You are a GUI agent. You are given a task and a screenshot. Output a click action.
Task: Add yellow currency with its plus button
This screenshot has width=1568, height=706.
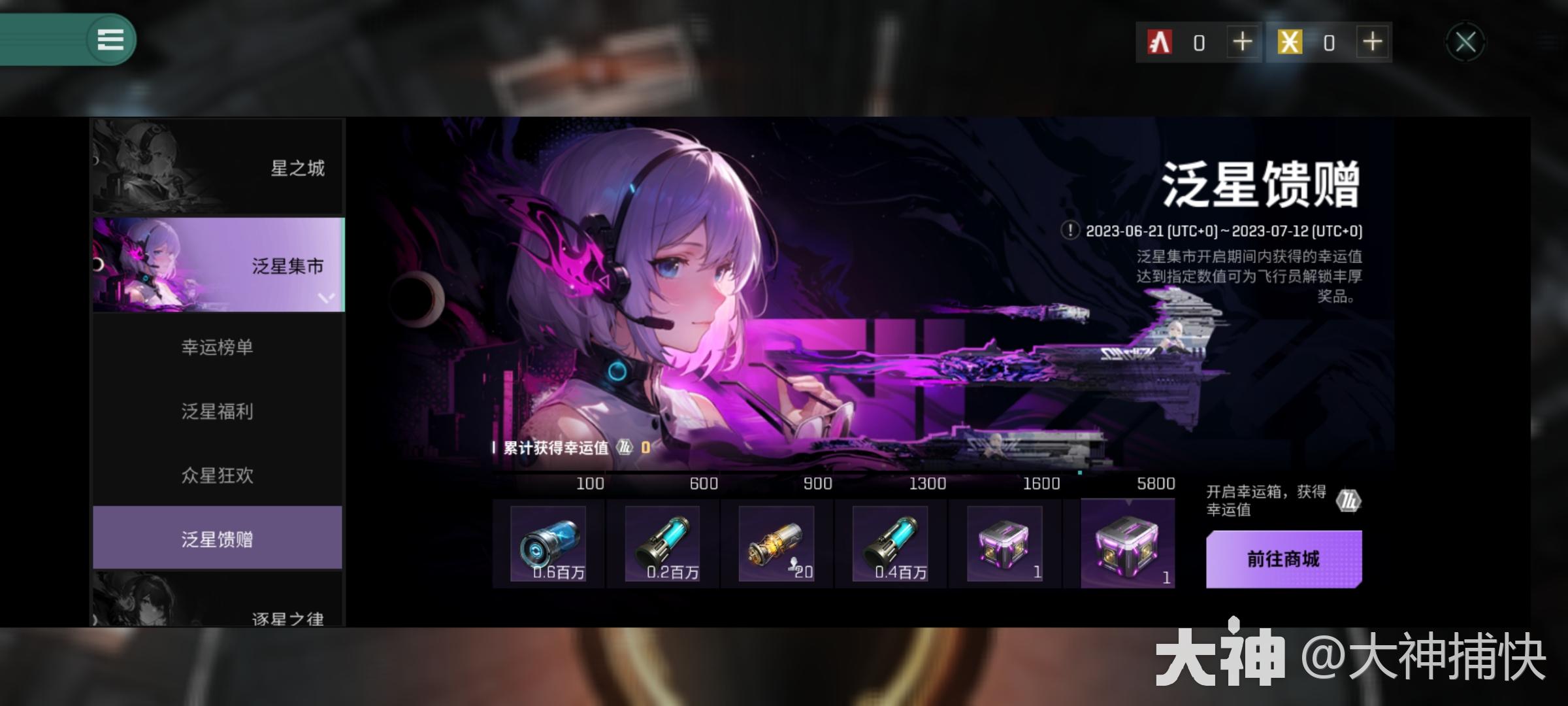click(x=1373, y=42)
